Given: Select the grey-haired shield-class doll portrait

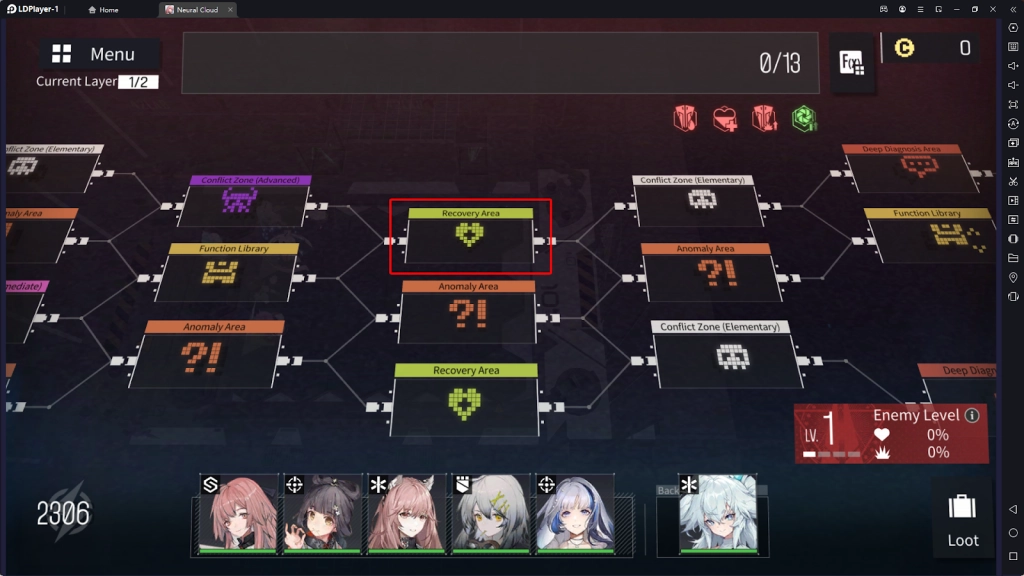Looking at the screenshot, I should (490, 513).
